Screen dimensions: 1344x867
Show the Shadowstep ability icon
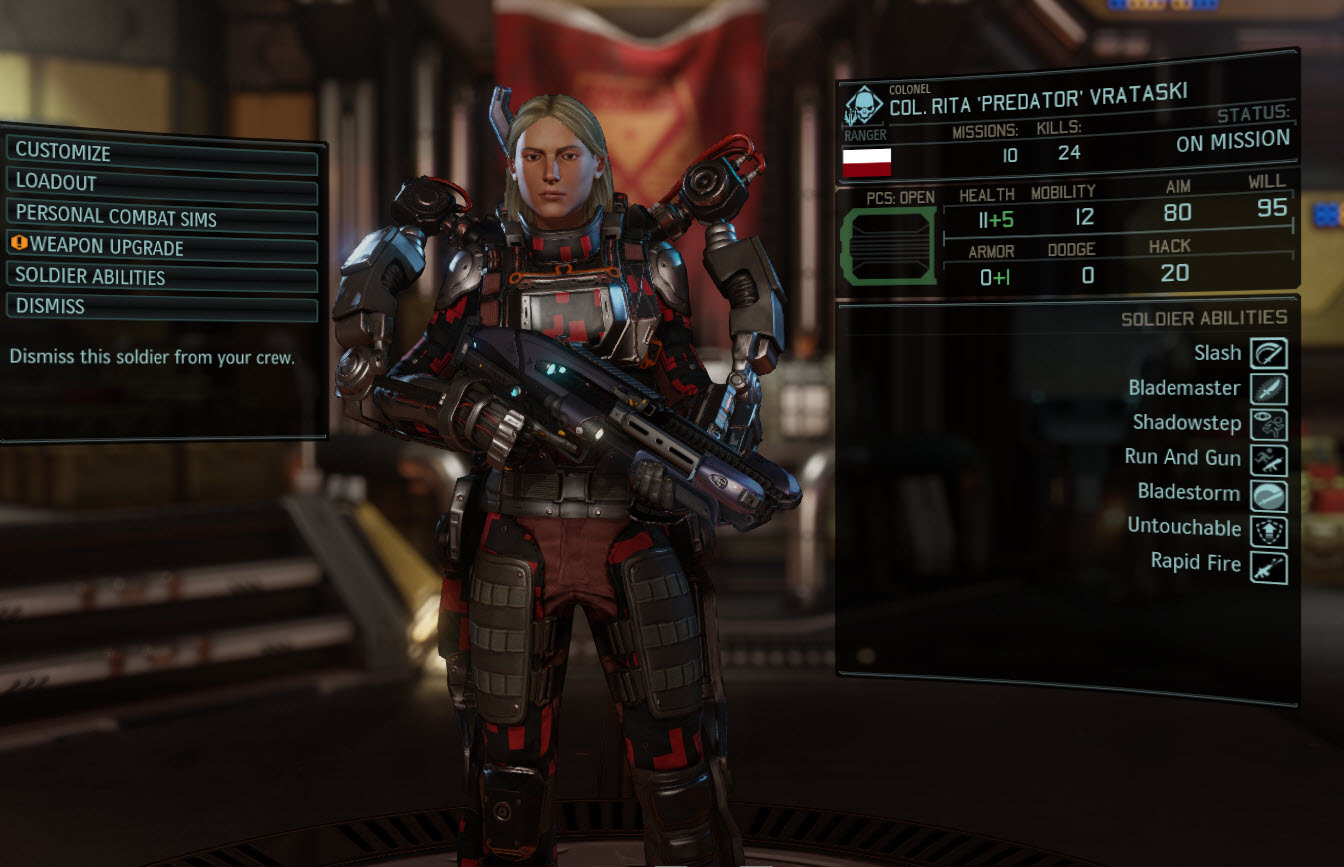(1268, 423)
